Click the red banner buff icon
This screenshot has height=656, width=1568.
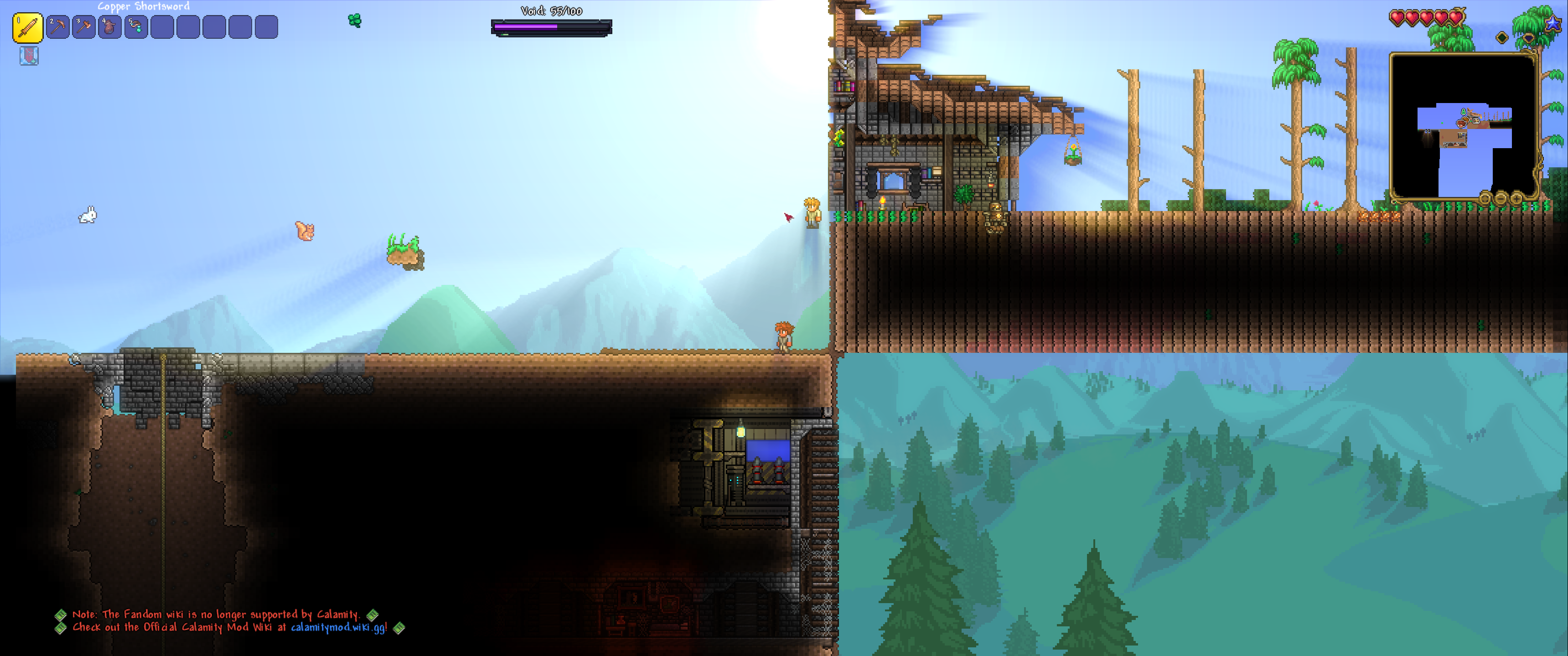(x=29, y=56)
